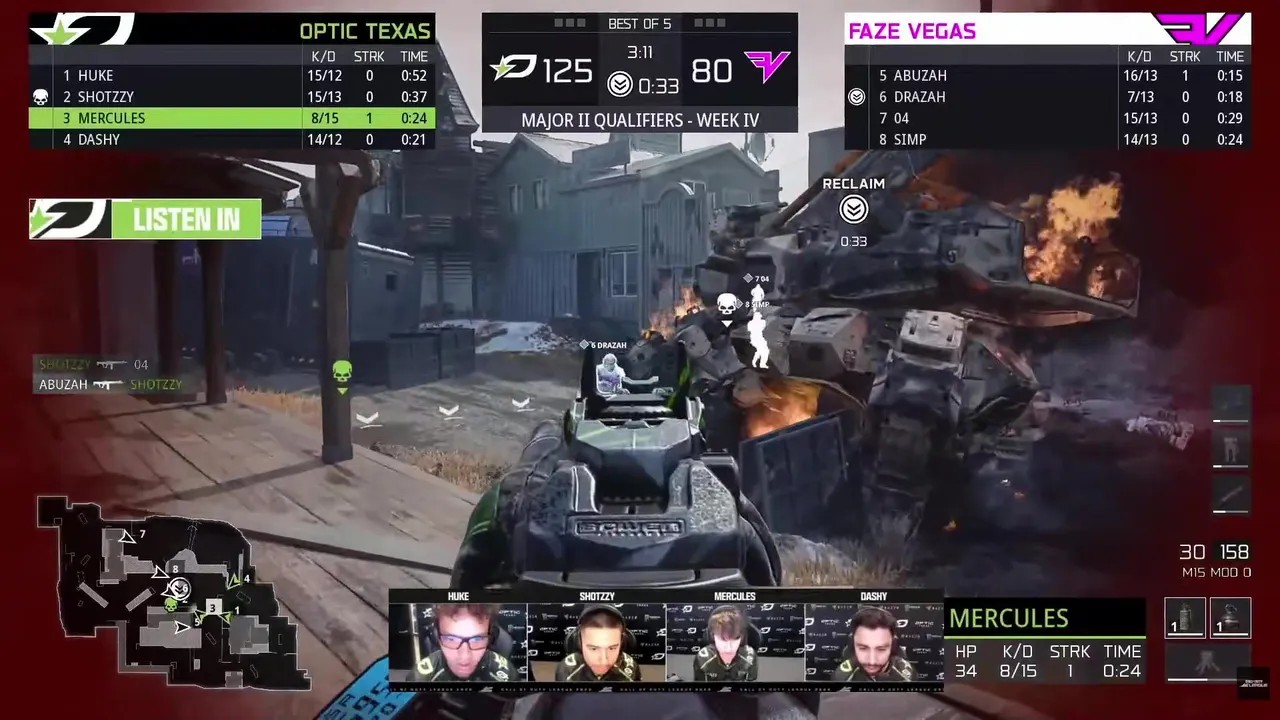Select the smoke canister tactical slot

click(1185, 617)
